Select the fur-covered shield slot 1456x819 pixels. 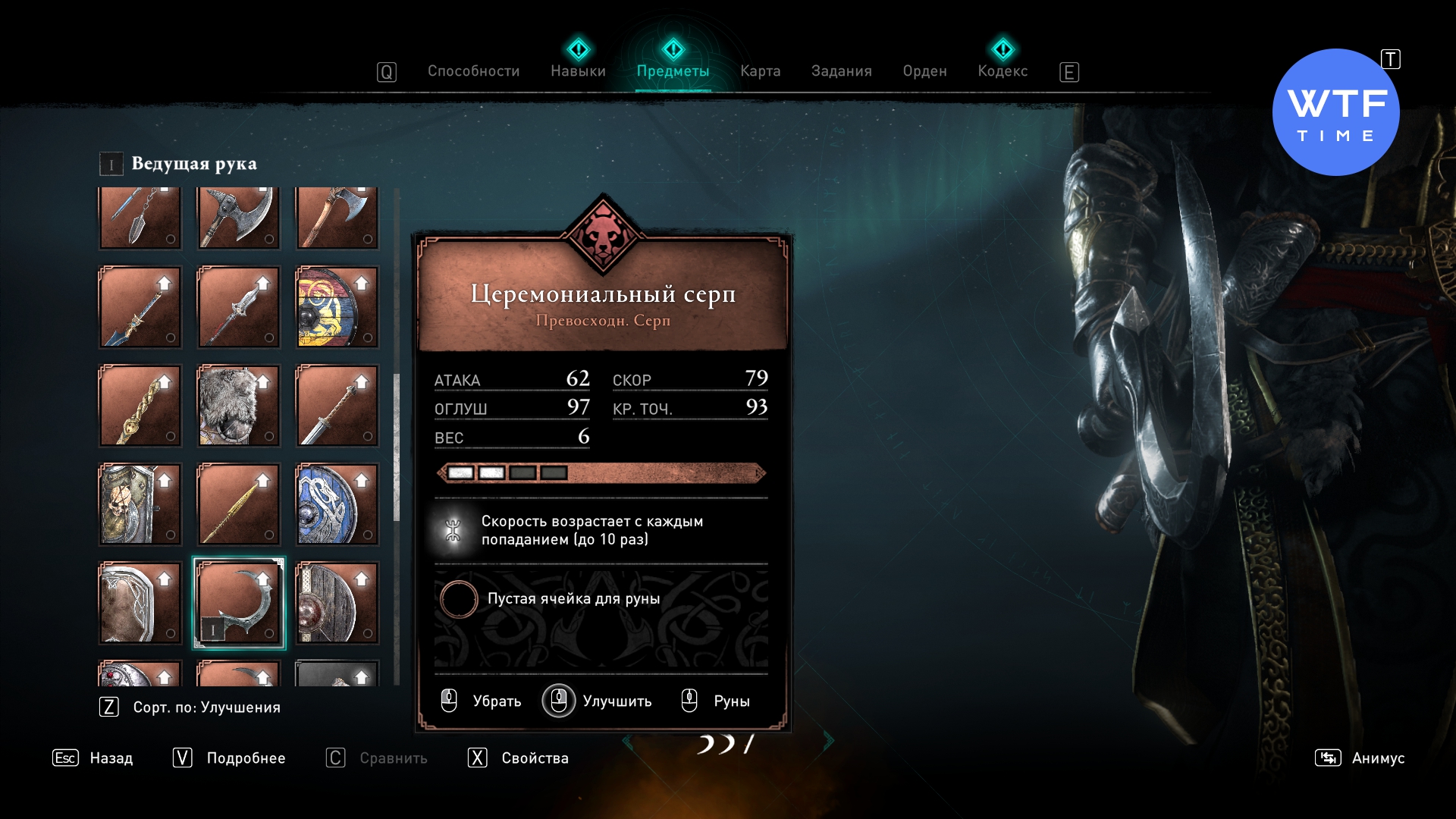[239, 406]
